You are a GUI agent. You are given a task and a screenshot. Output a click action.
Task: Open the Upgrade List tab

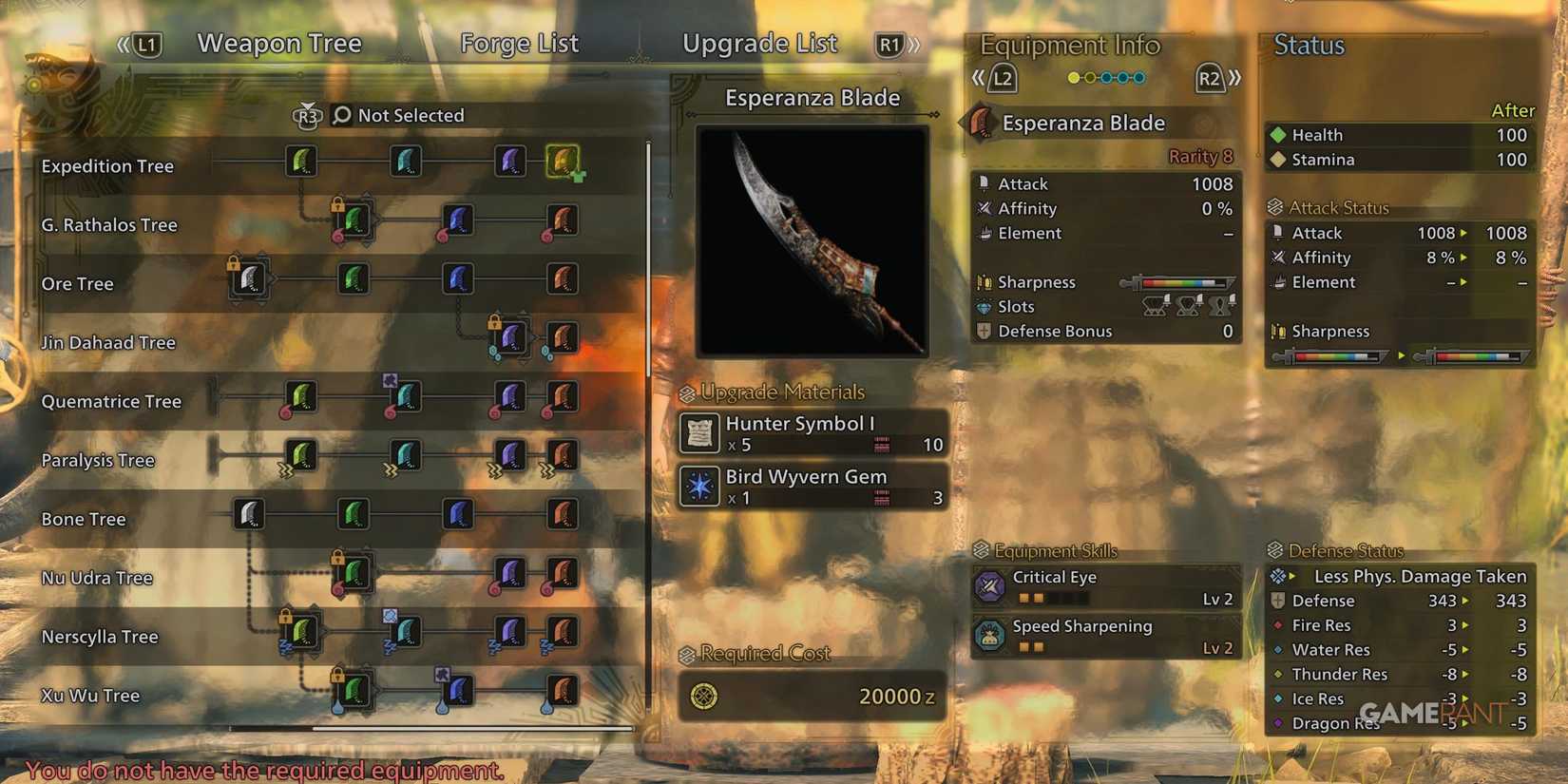point(759,43)
